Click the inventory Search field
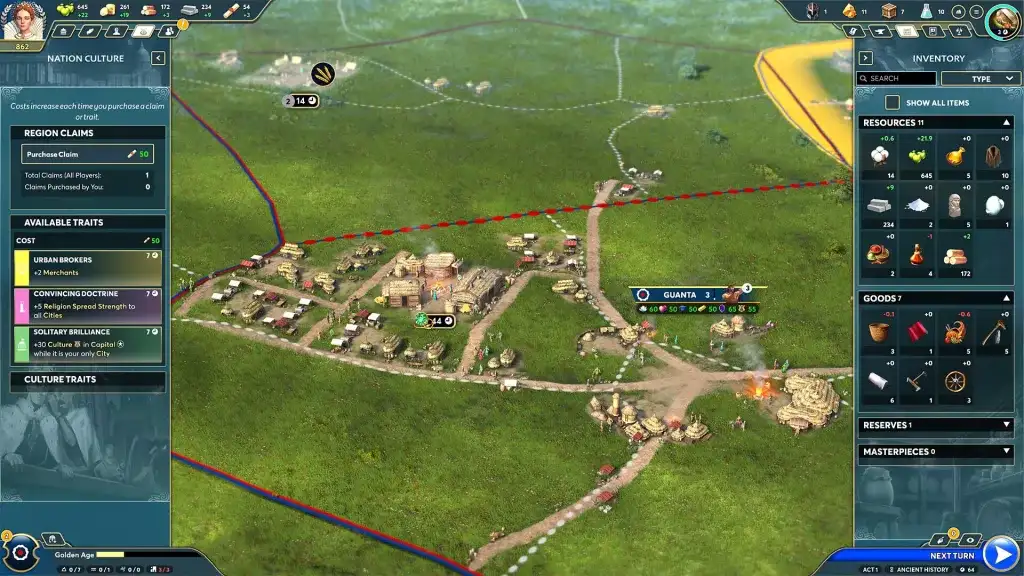 point(898,78)
